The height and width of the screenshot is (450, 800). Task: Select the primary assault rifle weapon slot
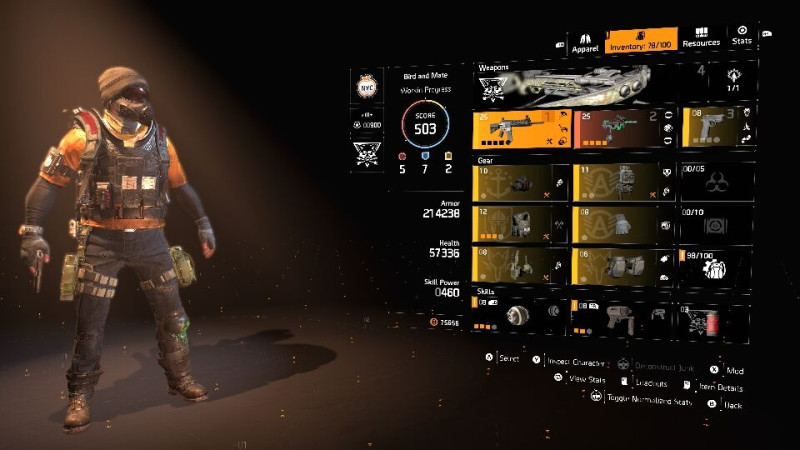click(520, 130)
